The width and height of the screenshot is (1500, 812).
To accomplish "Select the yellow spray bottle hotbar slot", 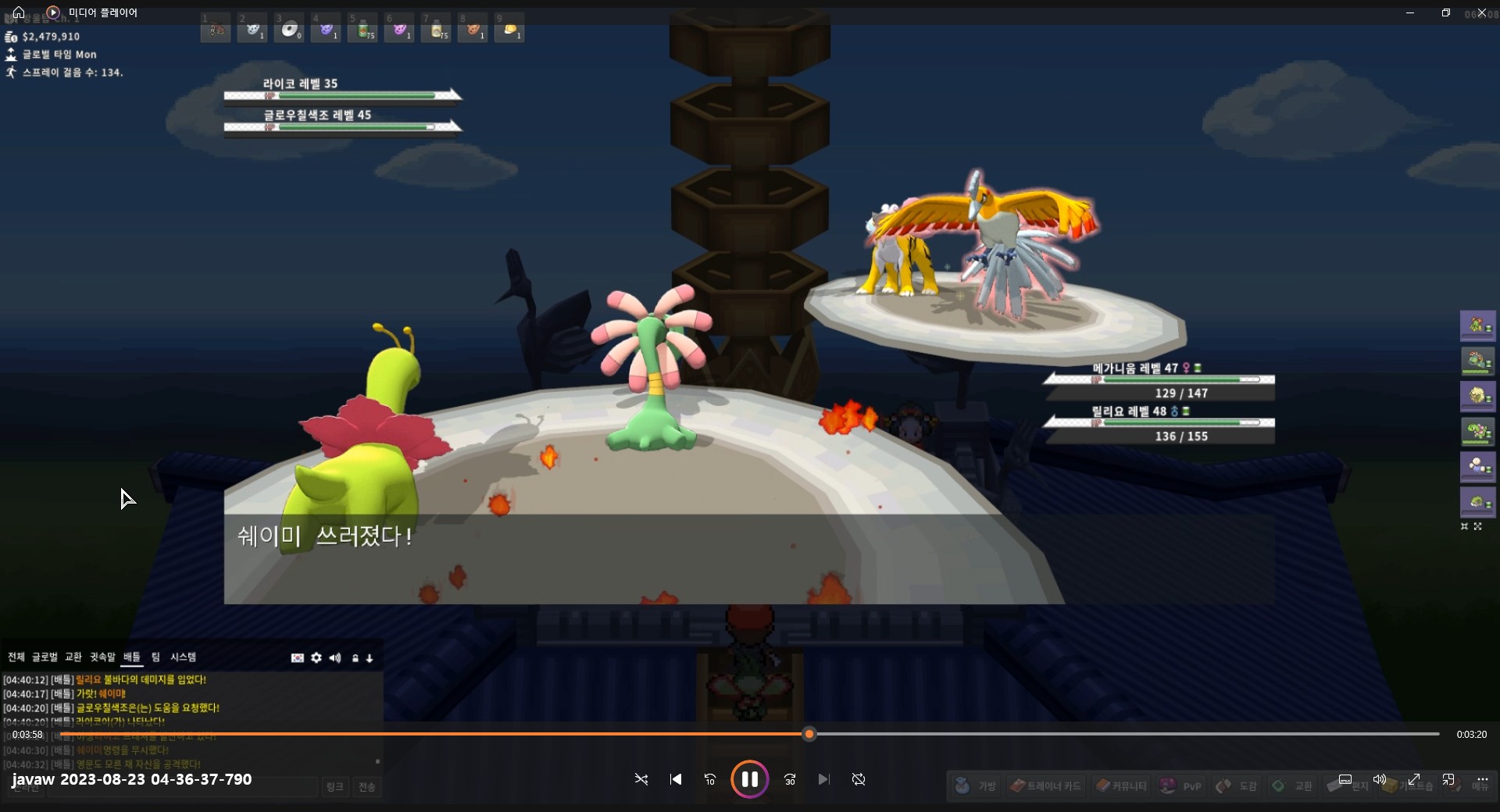I will coord(437,30).
